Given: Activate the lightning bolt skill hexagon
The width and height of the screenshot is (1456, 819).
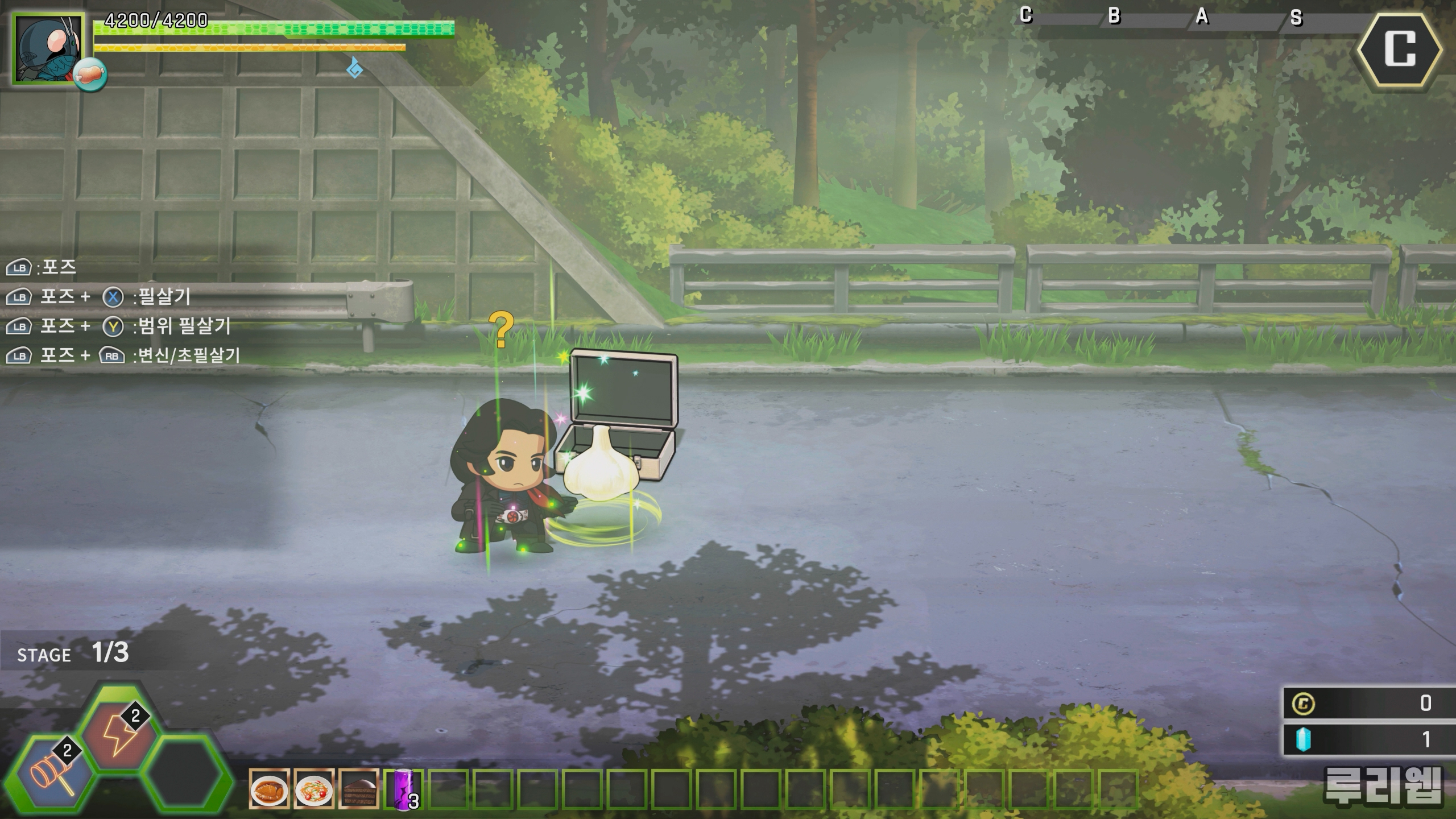Looking at the screenshot, I should click(x=119, y=734).
